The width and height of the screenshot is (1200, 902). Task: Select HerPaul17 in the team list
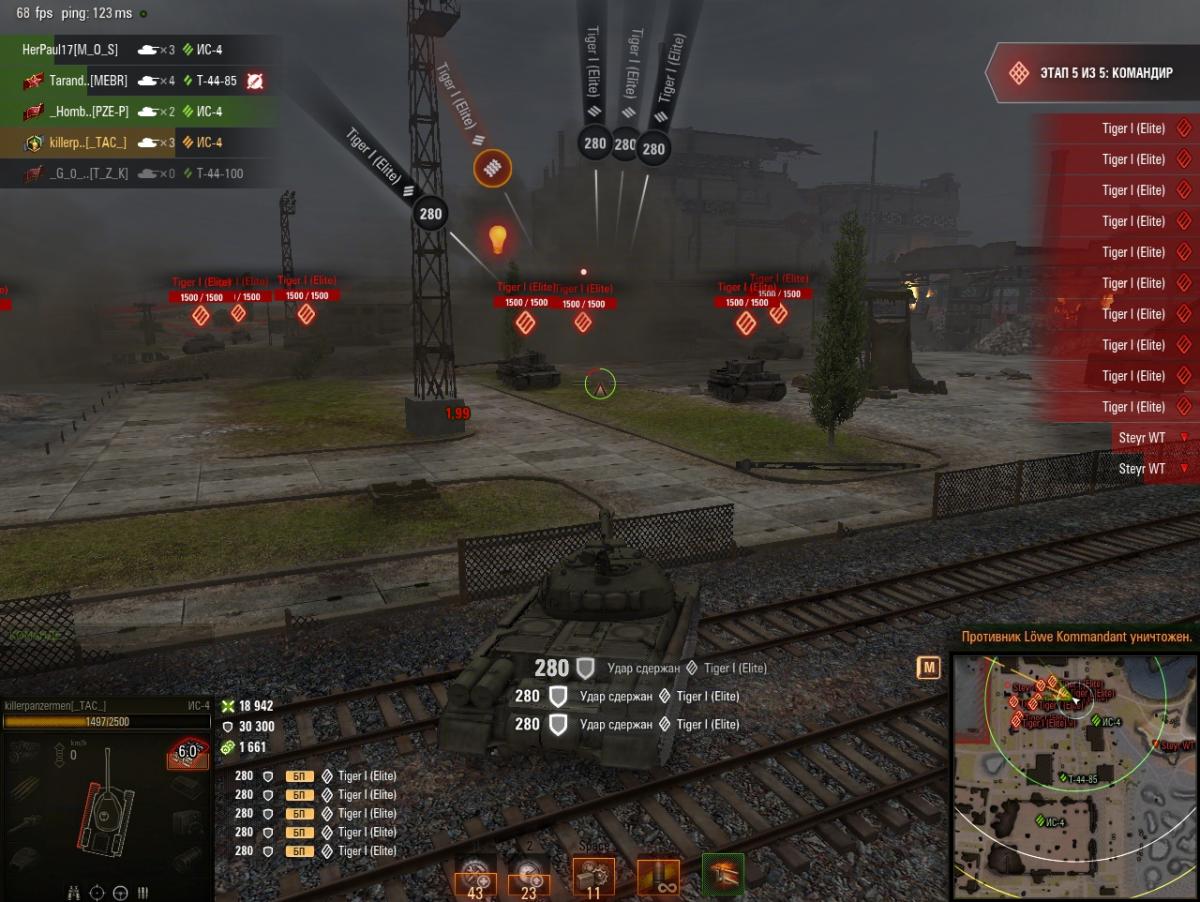(x=70, y=50)
